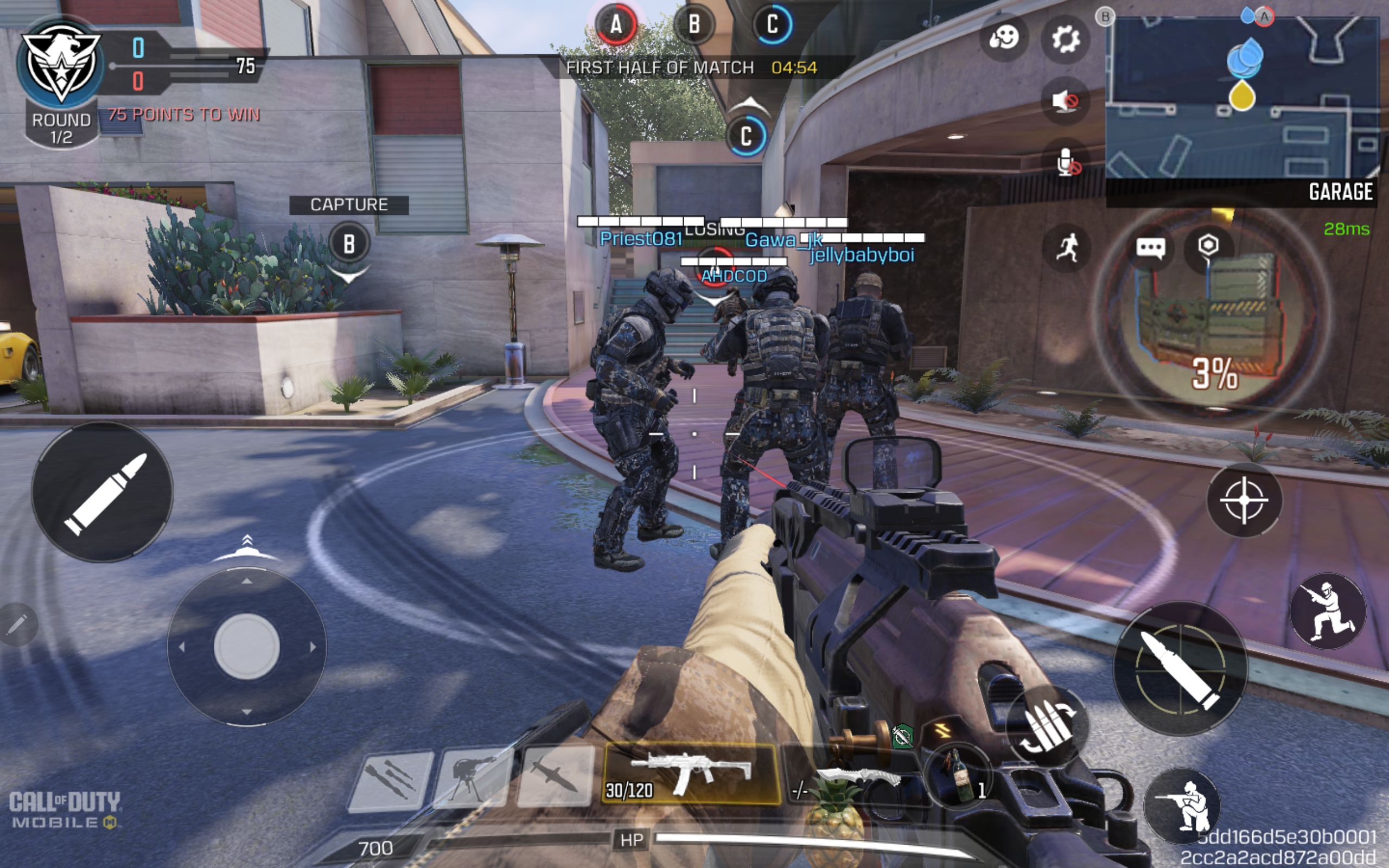Image resolution: width=1389 pixels, height=868 pixels.
Task: Tap the sprint running-man button
Action: click(x=1066, y=248)
